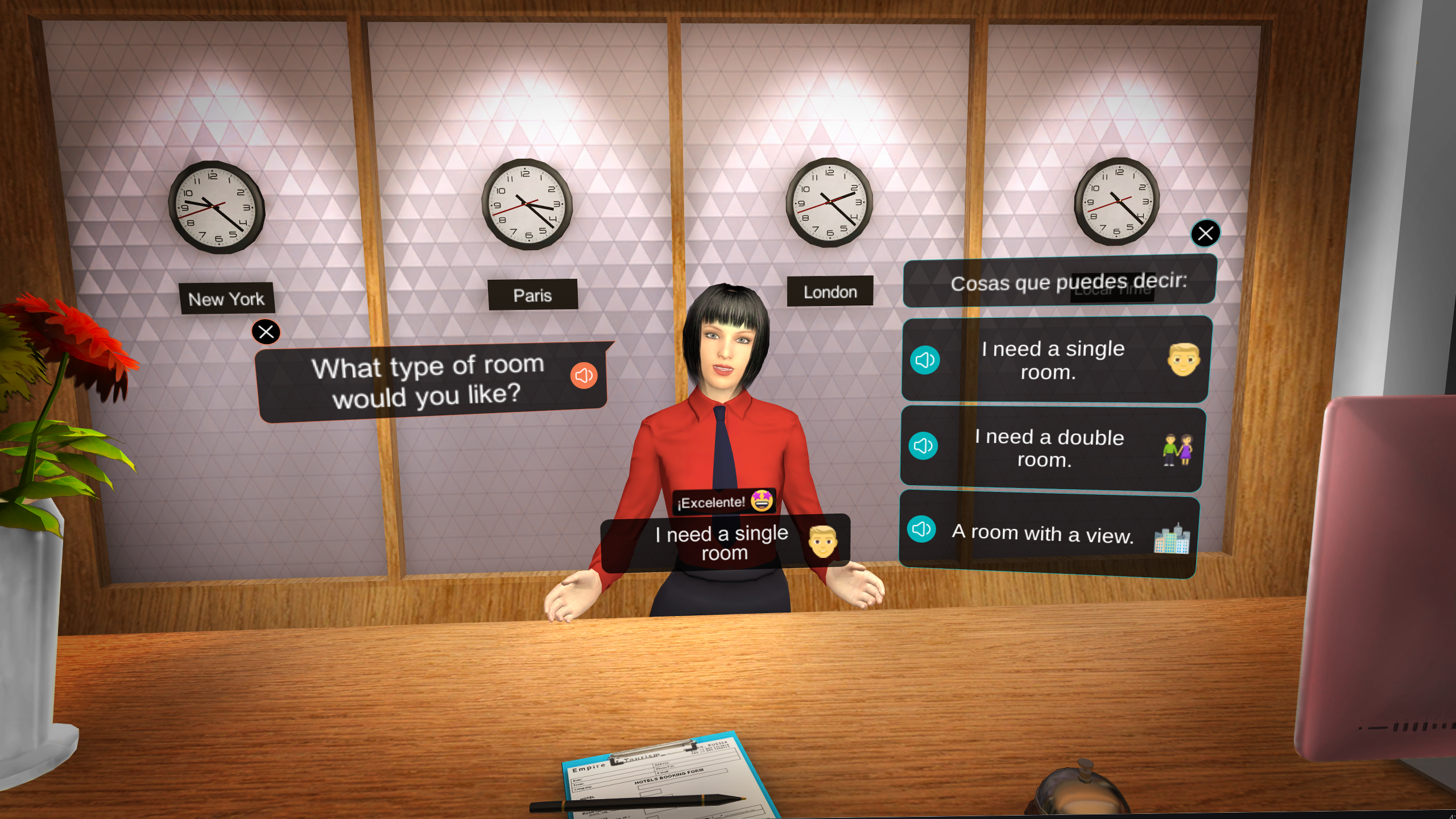This screenshot has height=819, width=1456.
Task: Choose the "I need a single room." reply
Action: [x=1052, y=360]
